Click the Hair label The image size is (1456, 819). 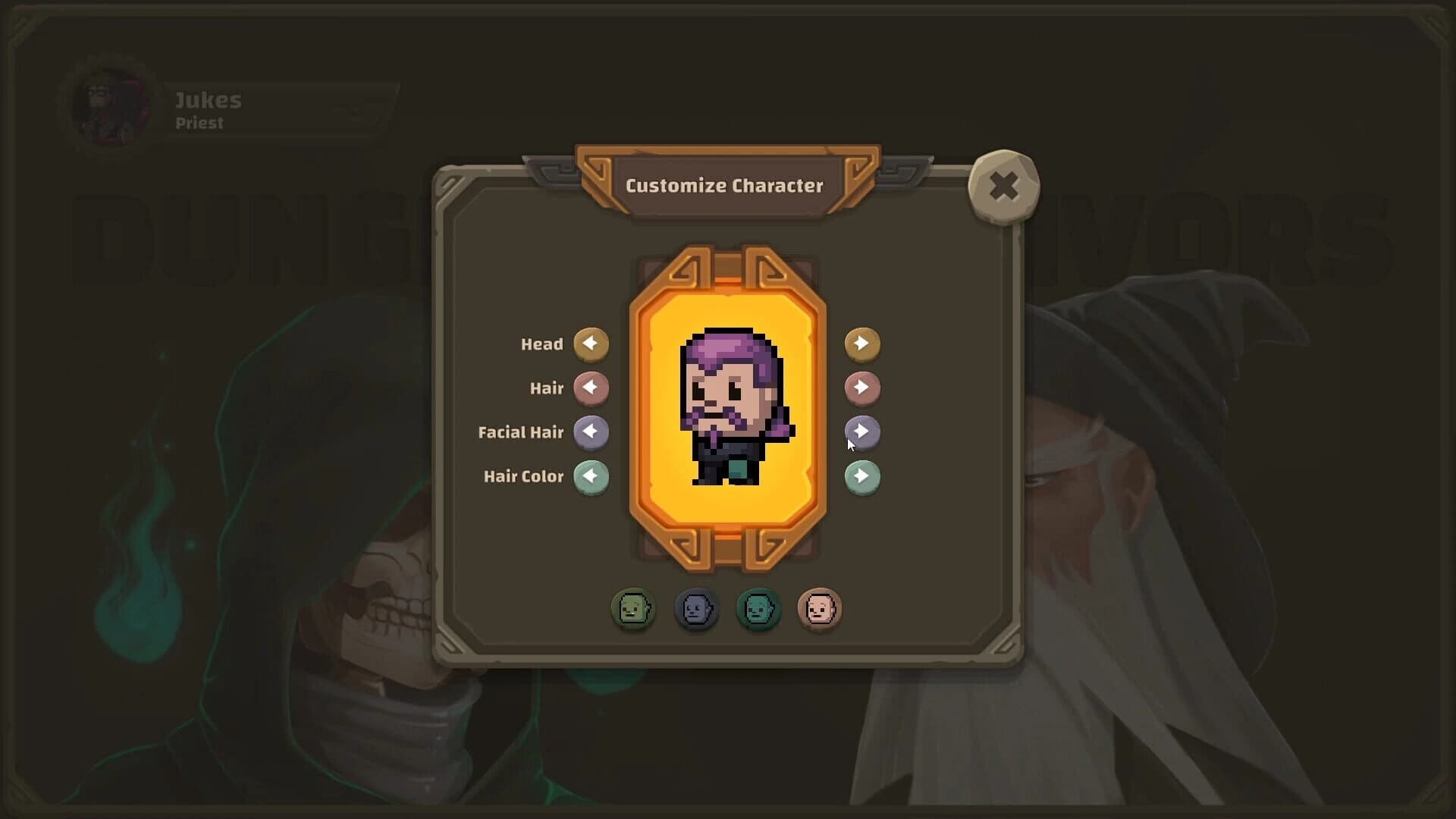[547, 388]
